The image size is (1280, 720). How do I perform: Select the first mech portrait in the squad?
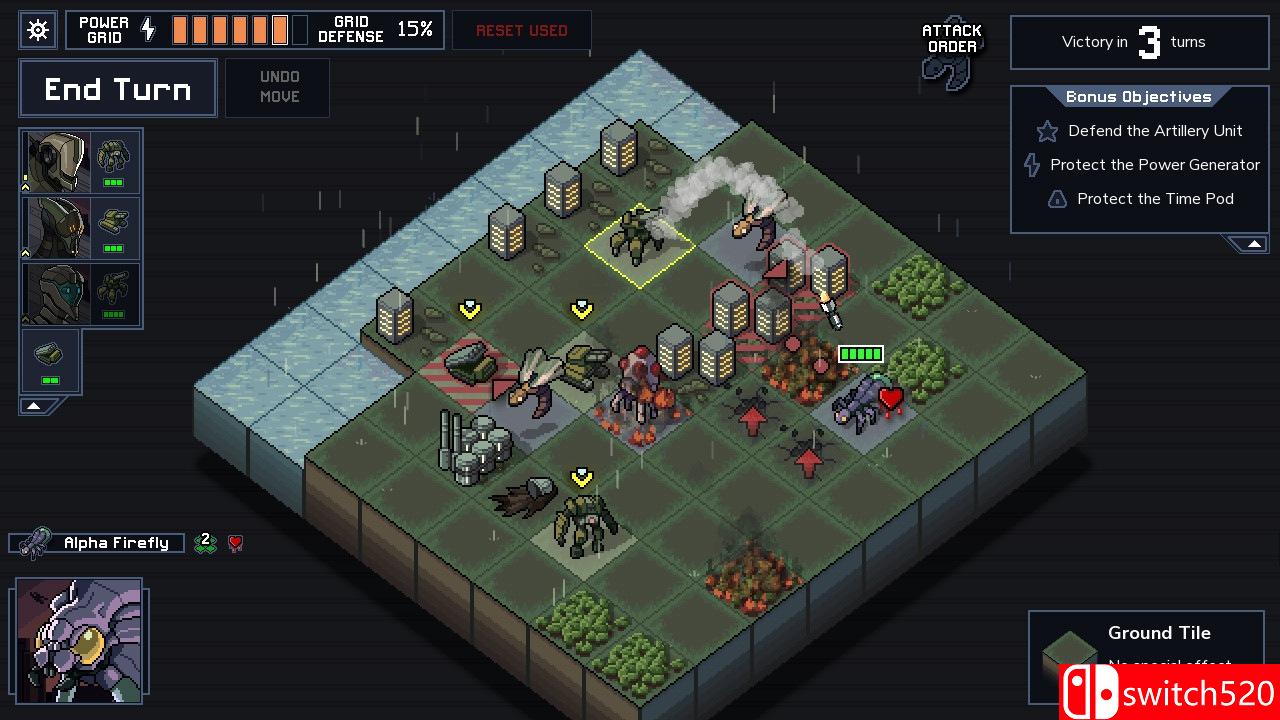pyautogui.click(x=55, y=160)
